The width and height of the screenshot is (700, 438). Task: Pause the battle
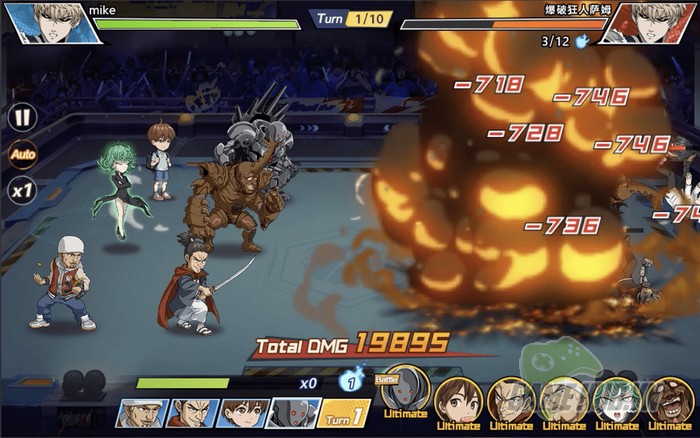coord(21,117)
